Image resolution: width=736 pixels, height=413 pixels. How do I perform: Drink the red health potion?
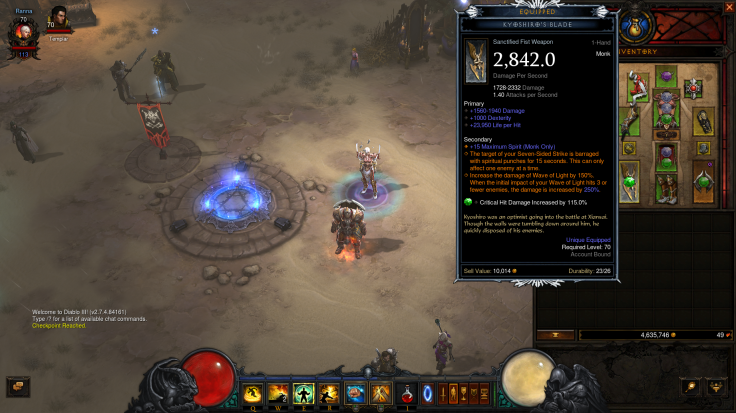[408, 393]
